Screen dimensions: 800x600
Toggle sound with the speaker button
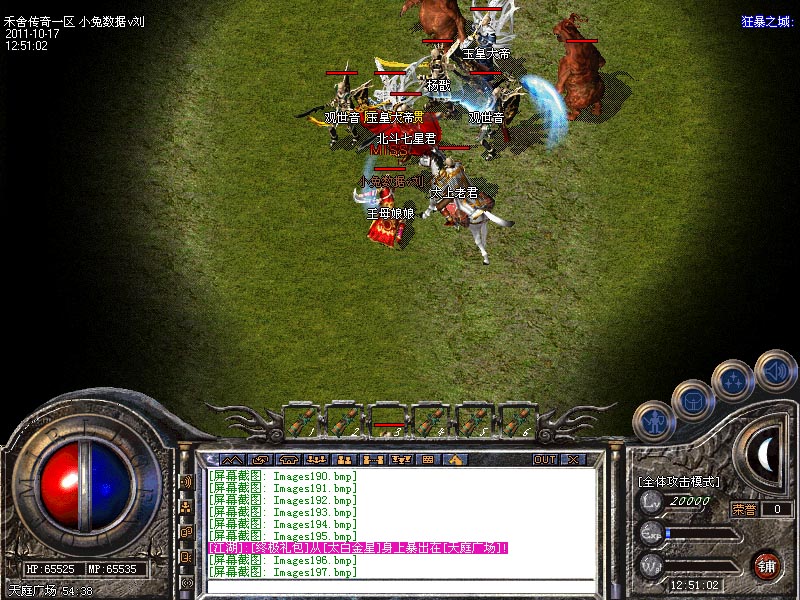pos(775,369)
